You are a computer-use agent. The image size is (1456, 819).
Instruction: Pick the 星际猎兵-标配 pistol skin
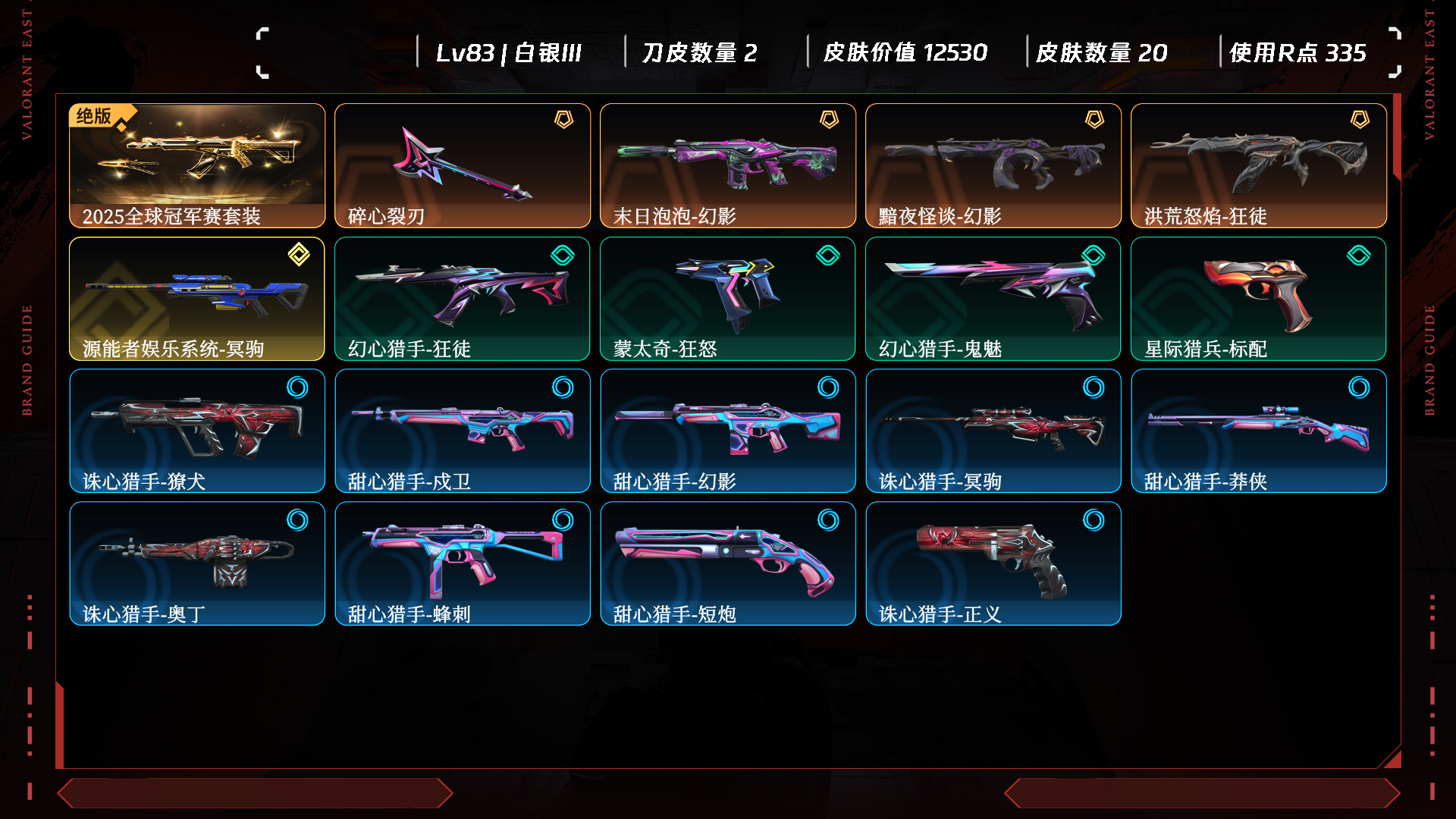point(1259,299)
